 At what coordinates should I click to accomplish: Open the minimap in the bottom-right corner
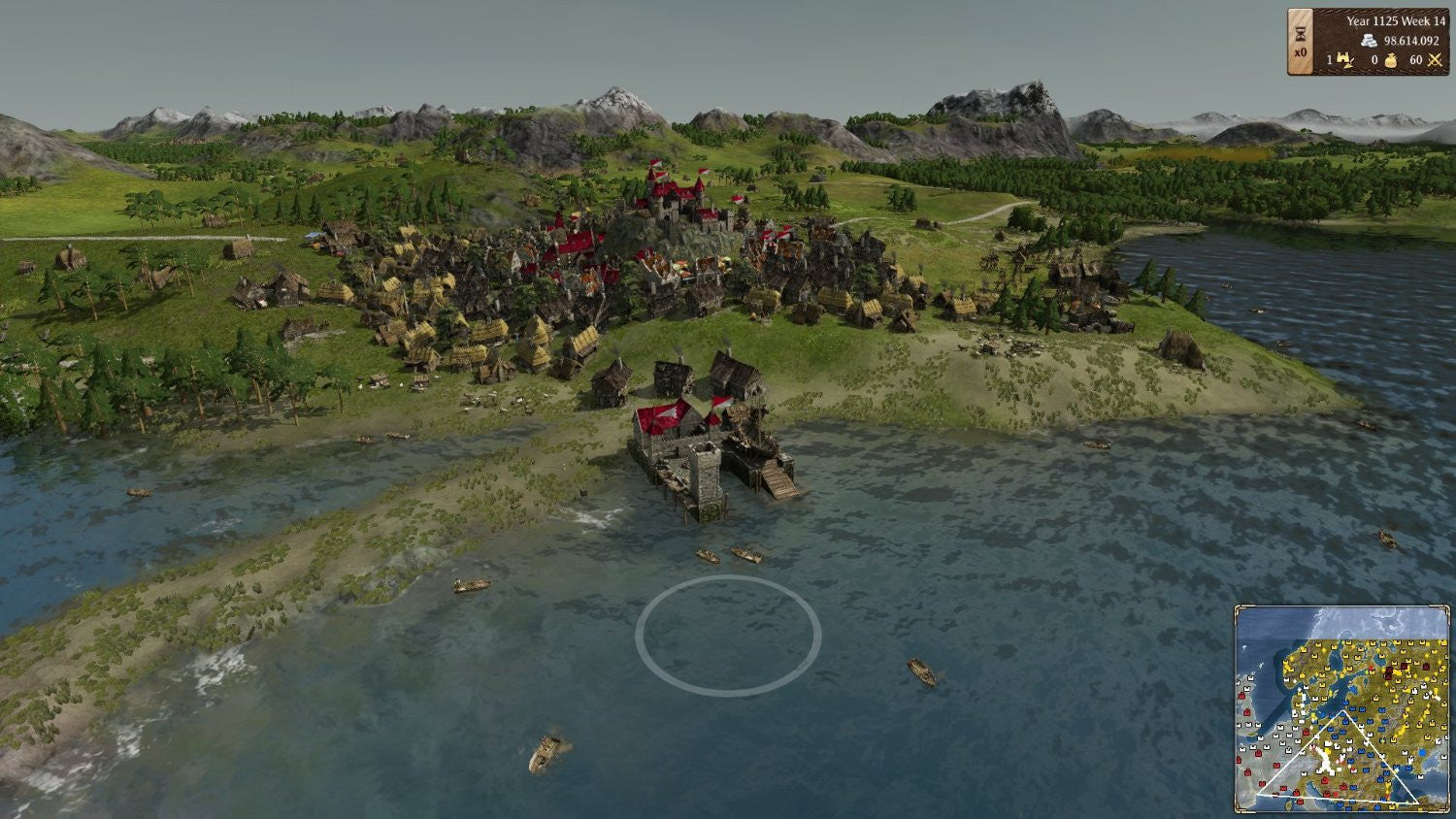click(x=1344, y=710)
